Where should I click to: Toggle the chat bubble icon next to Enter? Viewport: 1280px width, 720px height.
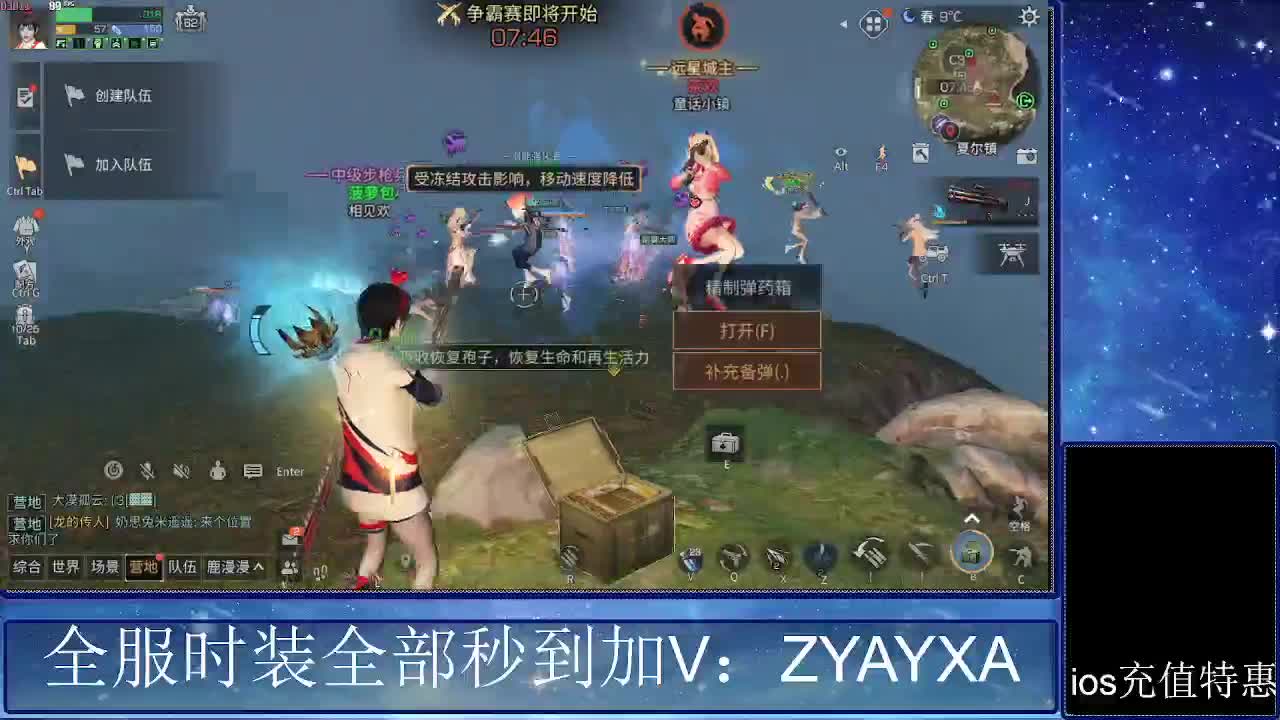pos(253,471)
